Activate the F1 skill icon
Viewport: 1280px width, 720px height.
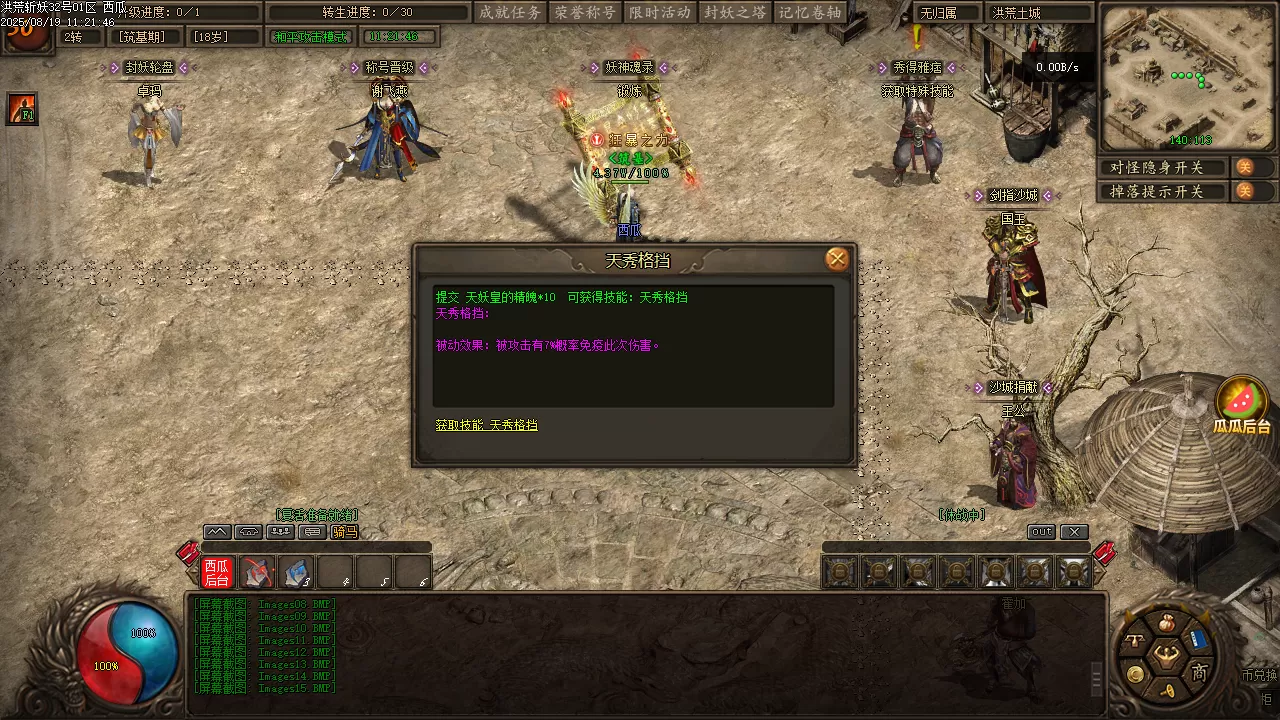pos(22,108)
